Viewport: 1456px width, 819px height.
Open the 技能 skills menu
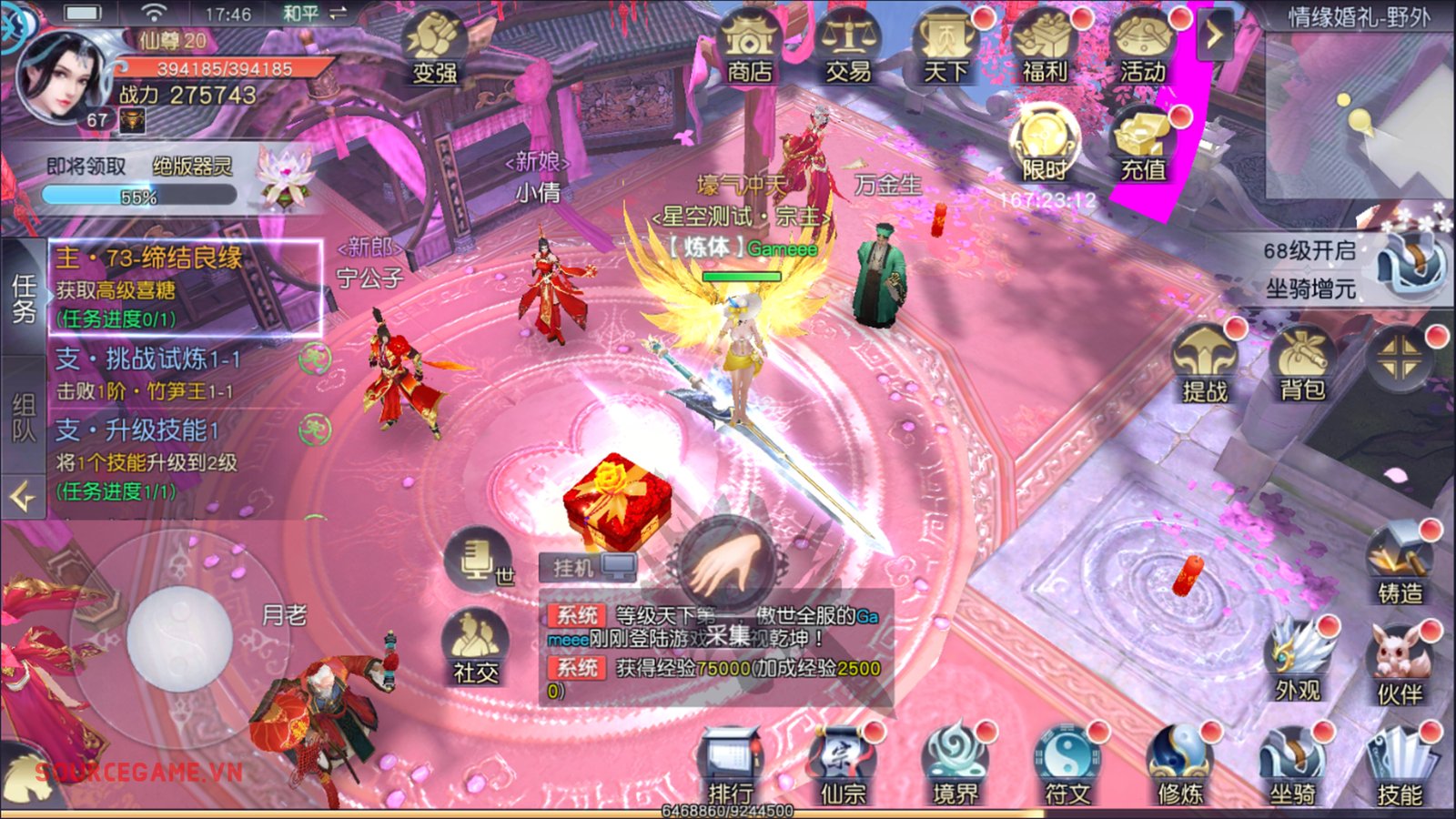tap(1400, 769)
